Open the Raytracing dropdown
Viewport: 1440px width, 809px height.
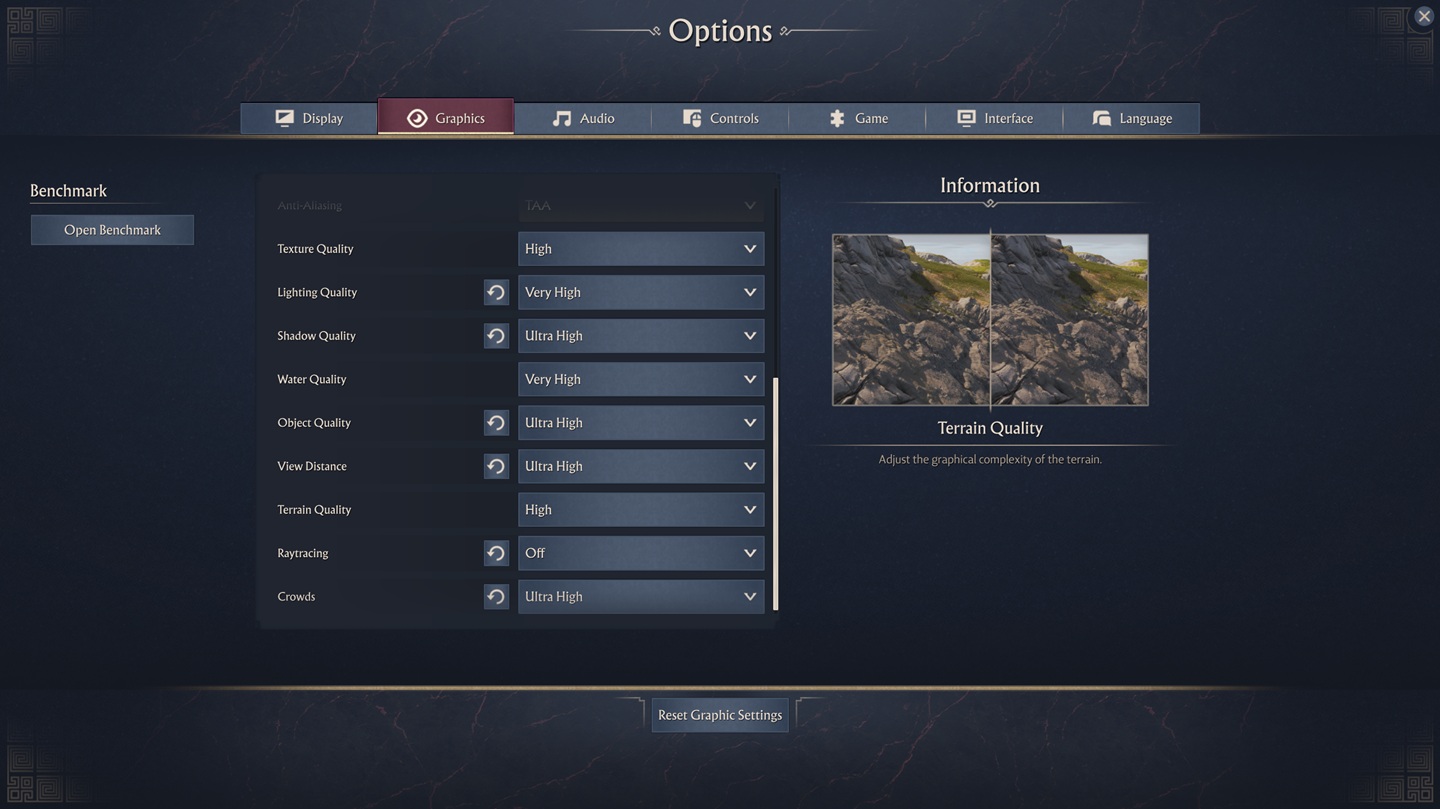(641, 553)
